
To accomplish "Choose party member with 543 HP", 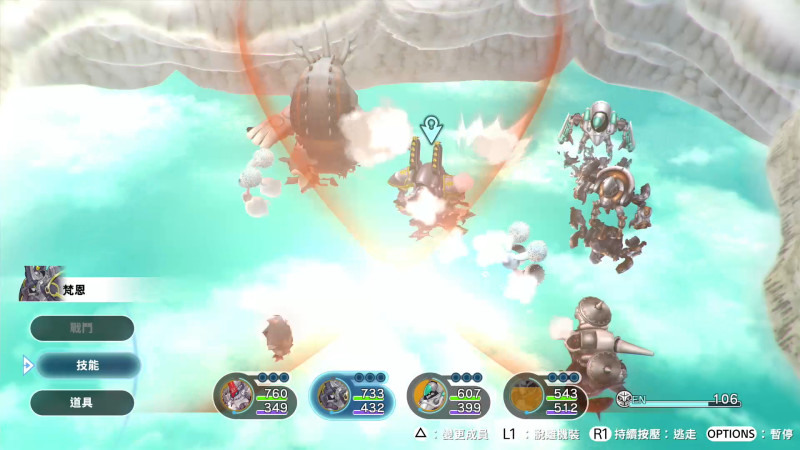I will 543,395.
